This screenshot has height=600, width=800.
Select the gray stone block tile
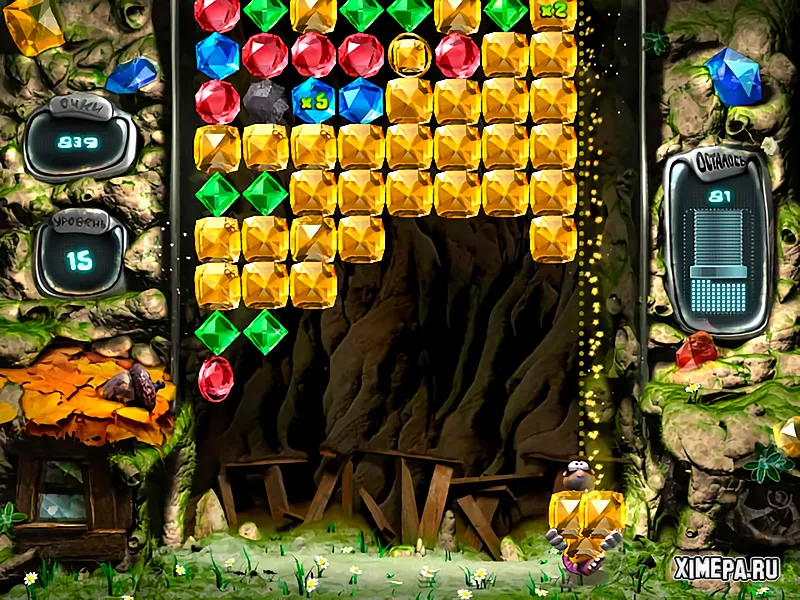(x=265, y=101)
